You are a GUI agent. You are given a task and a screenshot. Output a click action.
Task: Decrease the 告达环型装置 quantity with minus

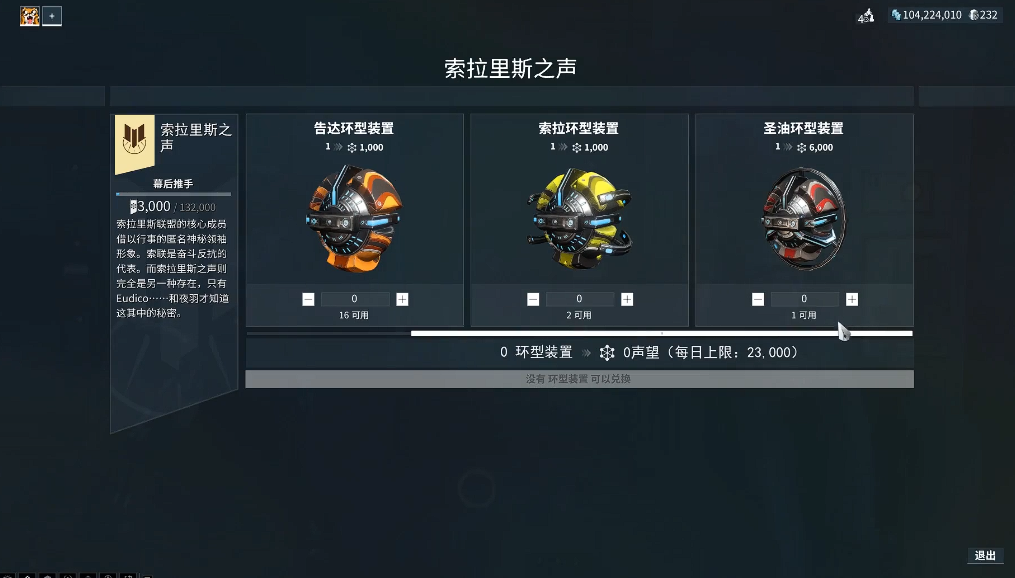point(308,299)
